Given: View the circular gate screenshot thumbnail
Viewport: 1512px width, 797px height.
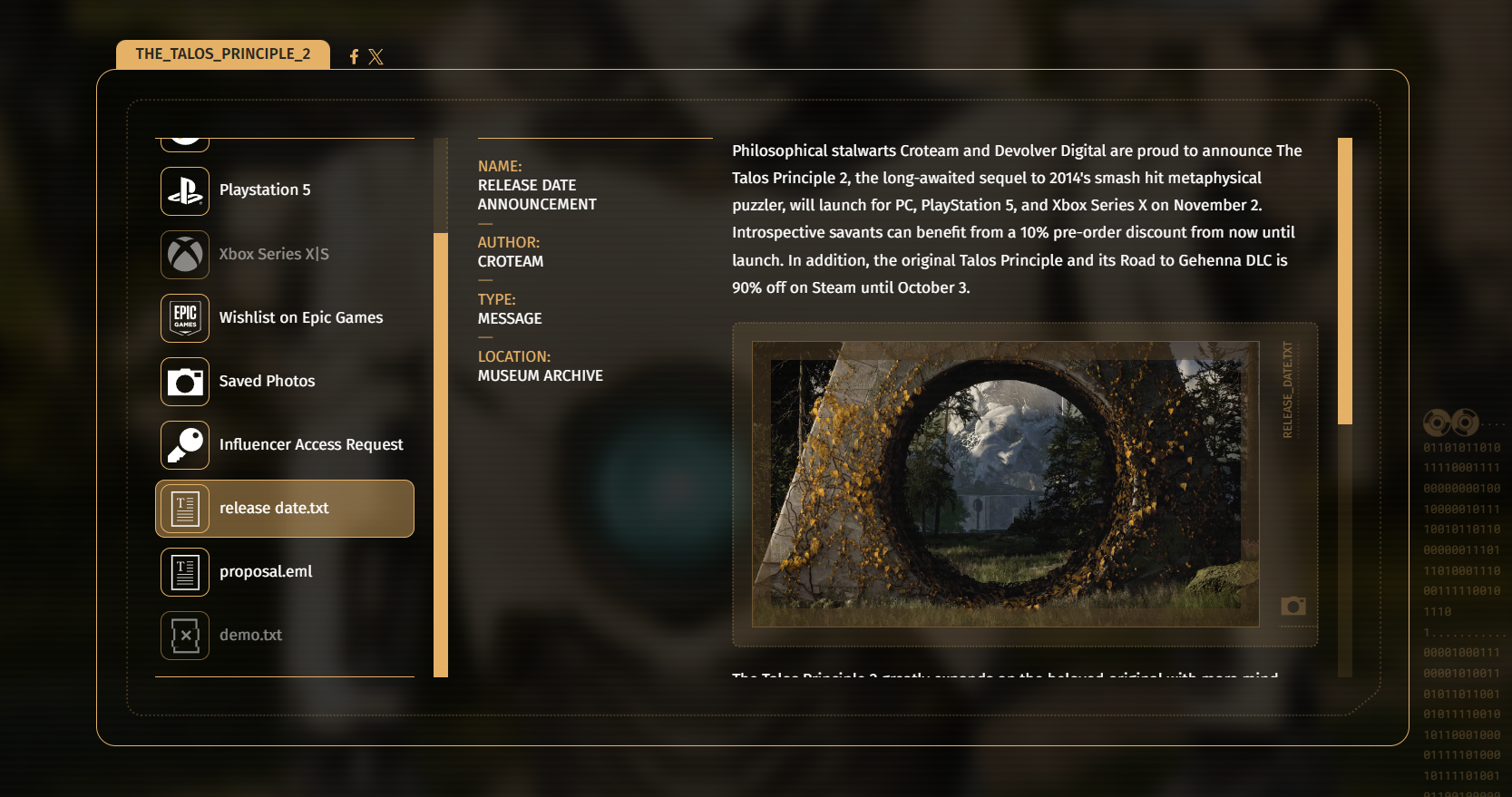Looking at the screenshot, I should [x=1005, y=484].
